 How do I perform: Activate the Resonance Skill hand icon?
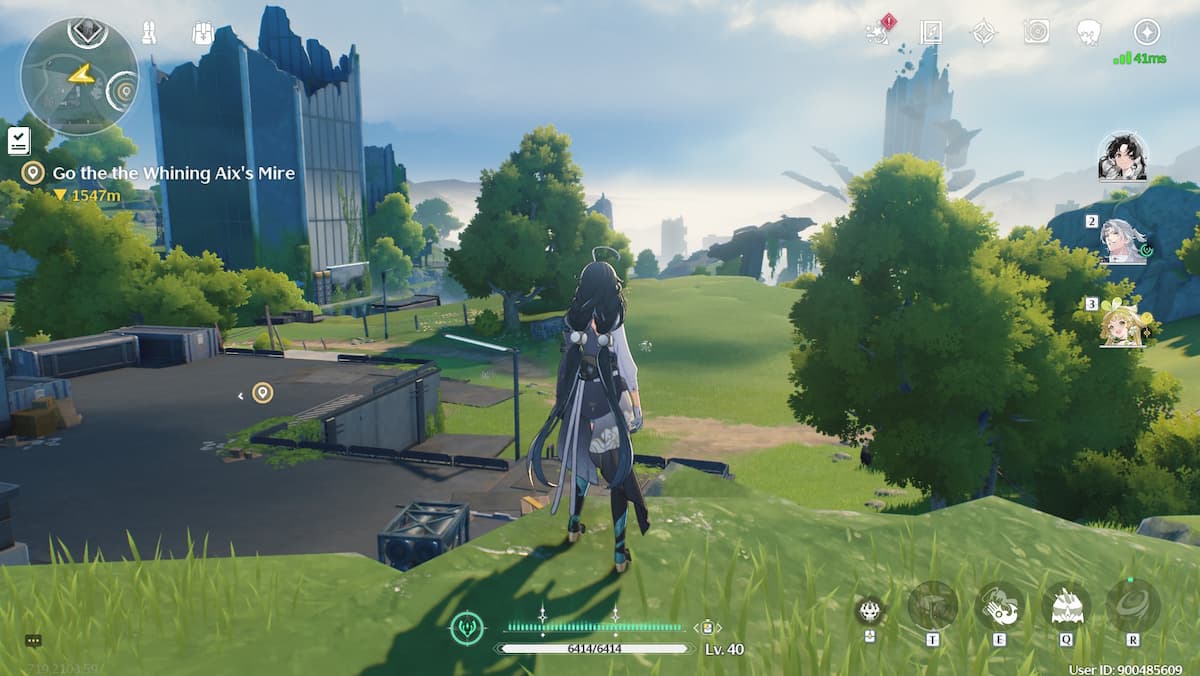click(999, 606)
